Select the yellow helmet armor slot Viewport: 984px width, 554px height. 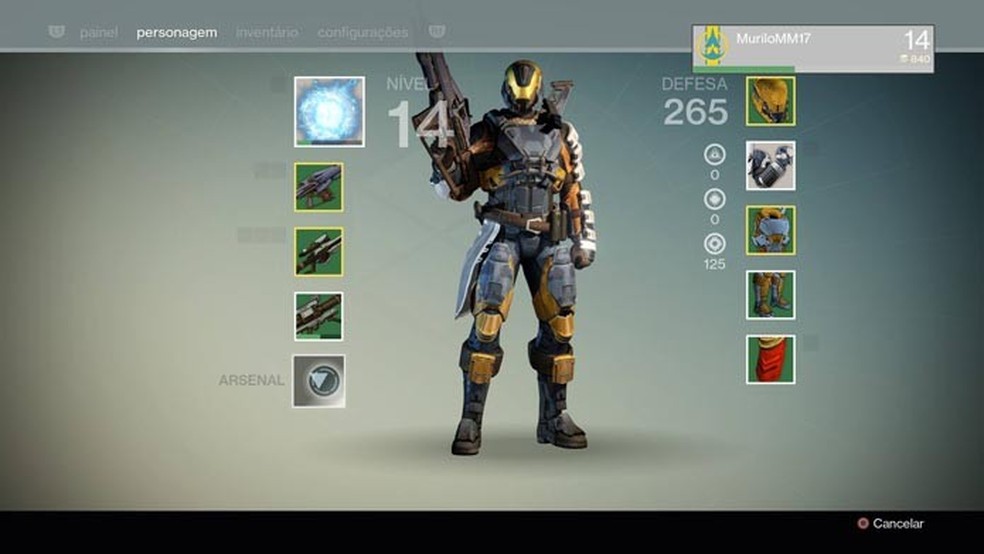pyautogui.click(x=771, y=101)
